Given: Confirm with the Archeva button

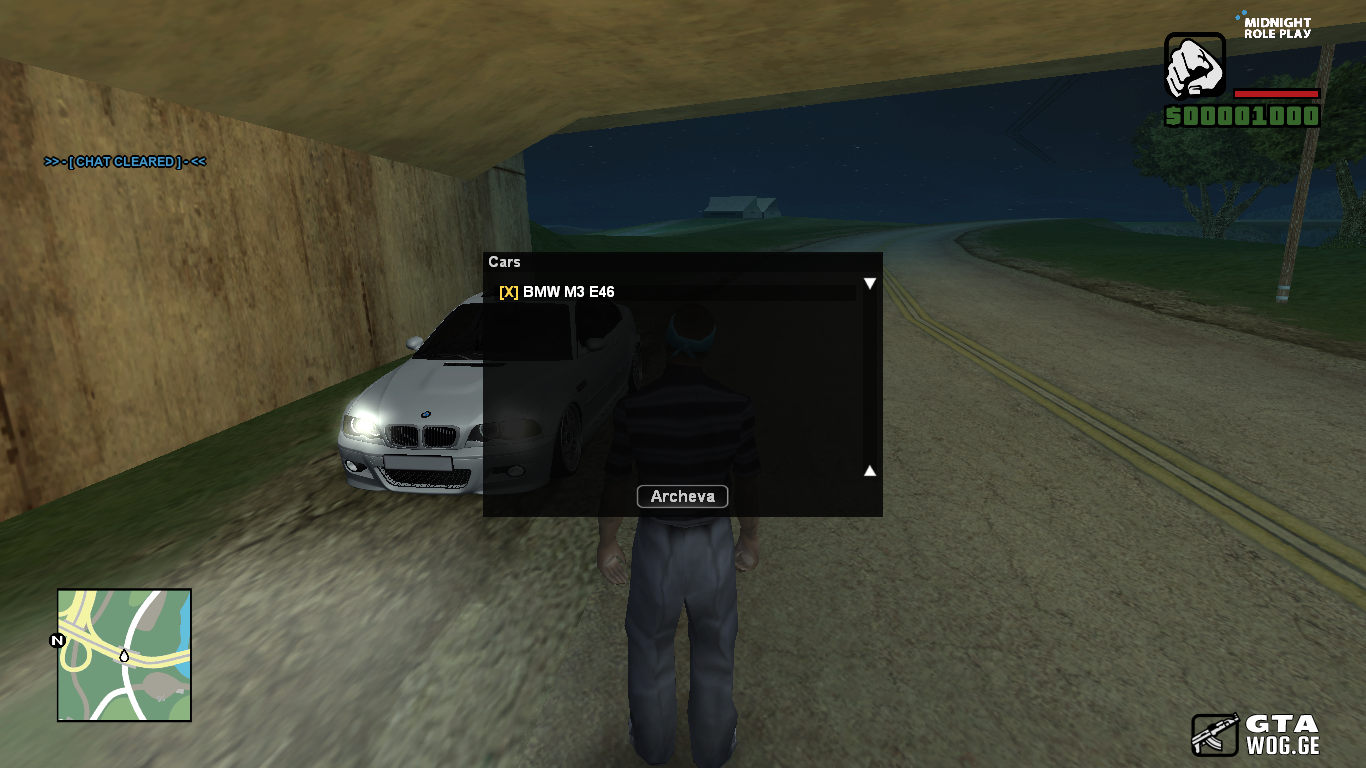Looking at the screenshot, I should (682, 496).
